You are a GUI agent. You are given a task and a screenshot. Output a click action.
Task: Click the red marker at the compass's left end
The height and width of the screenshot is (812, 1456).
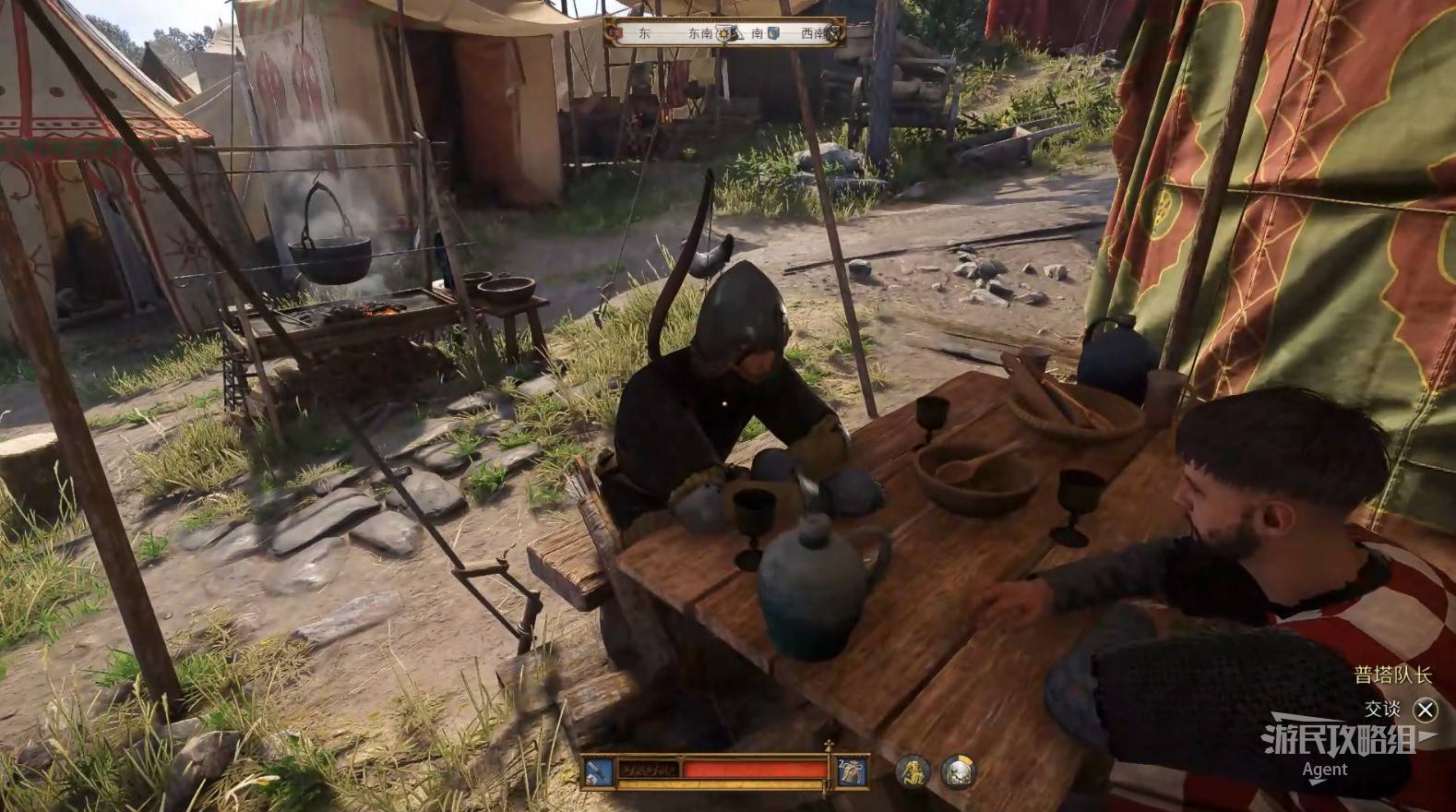617,34
